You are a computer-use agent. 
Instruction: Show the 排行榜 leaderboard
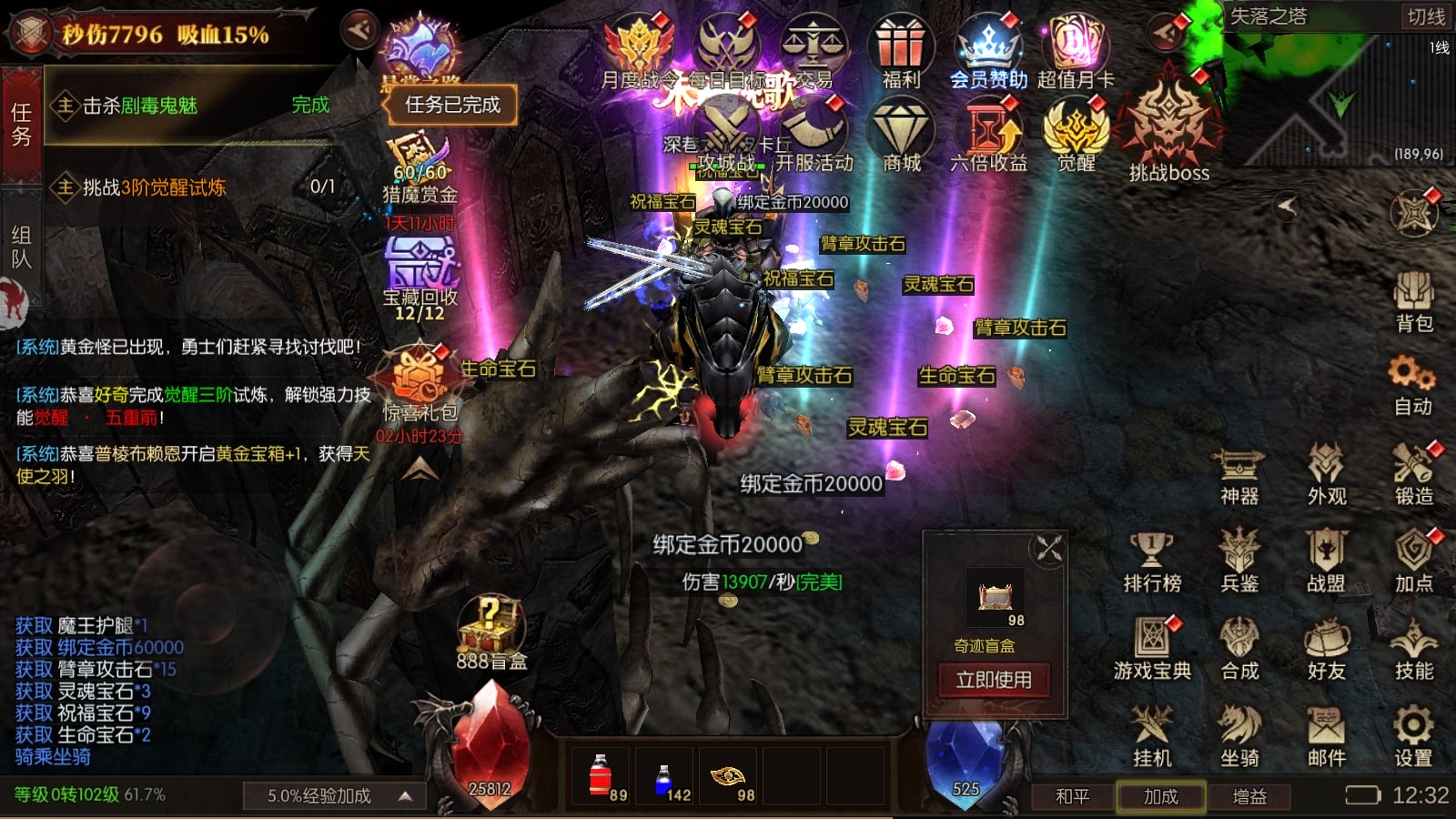1152,561
